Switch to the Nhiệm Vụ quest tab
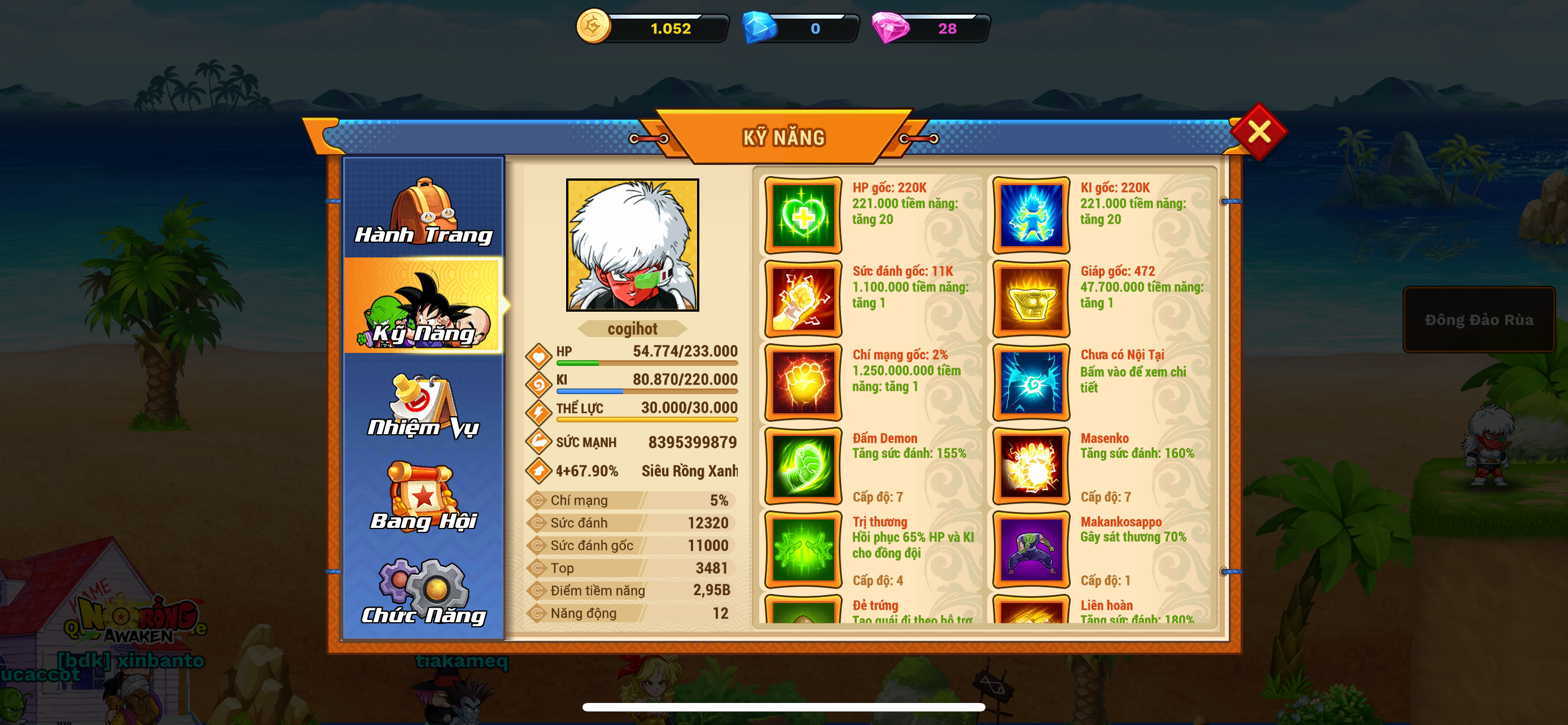This screenshot has height=725, width=1568. (424, 405)
